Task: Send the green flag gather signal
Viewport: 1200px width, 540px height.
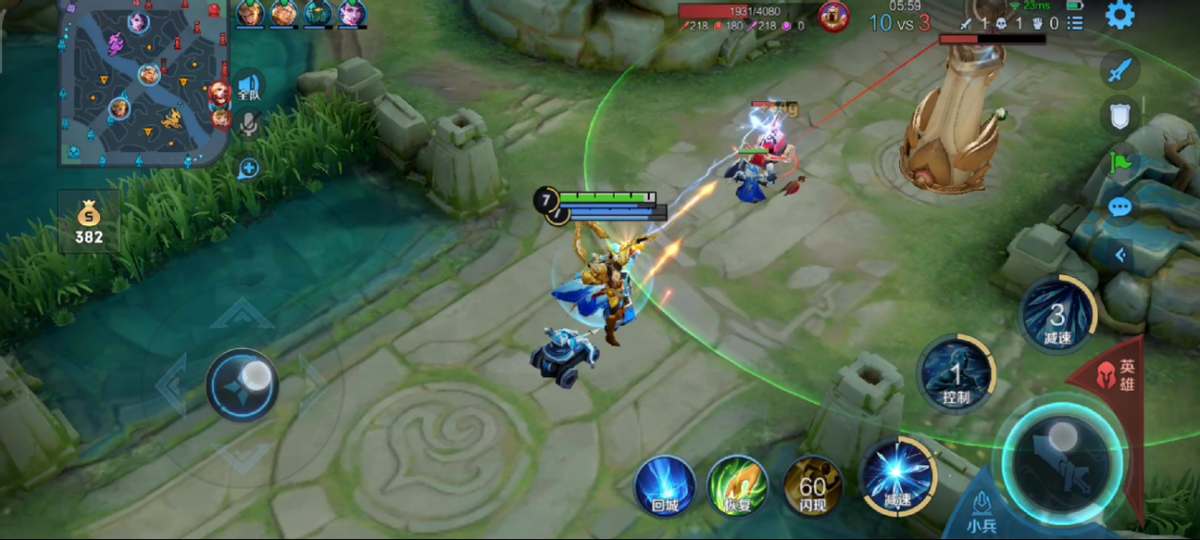Action: click(1121, 161)
